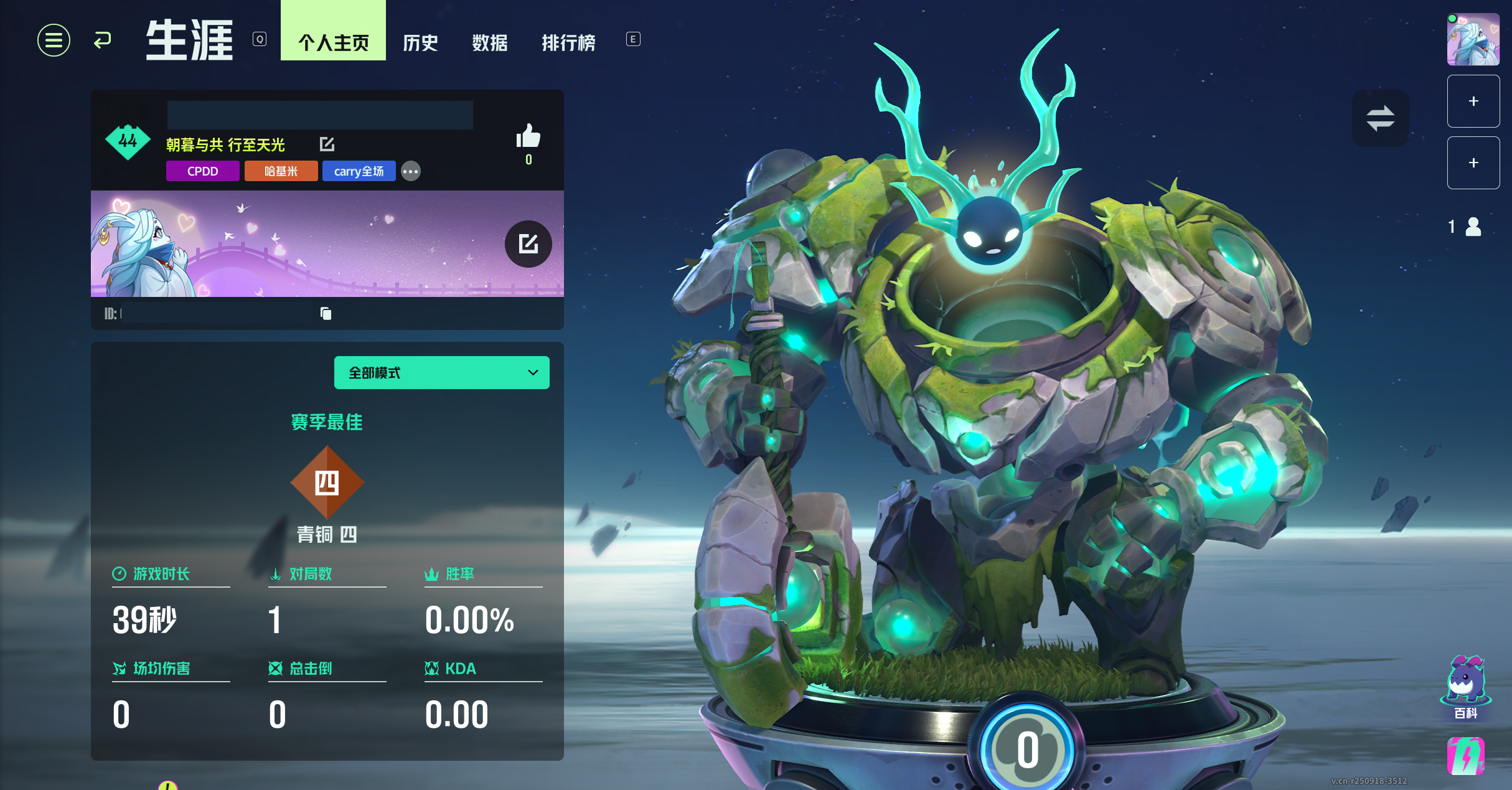Image resolution: width=1512 pixels, height=790 pixels.
Task: Select the blue carry全场 tag
Action: [x=359, y=171]
